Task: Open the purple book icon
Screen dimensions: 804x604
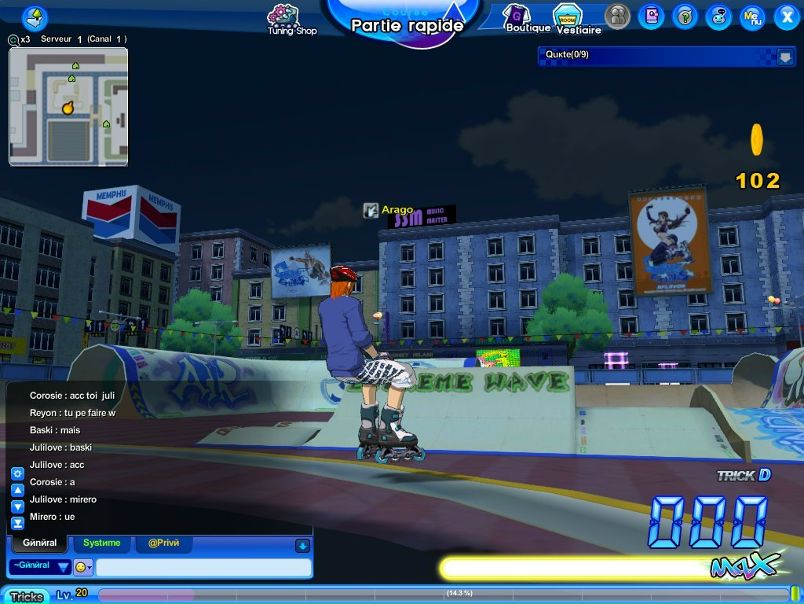Action: pyautogui.click(x=651, y=16)
